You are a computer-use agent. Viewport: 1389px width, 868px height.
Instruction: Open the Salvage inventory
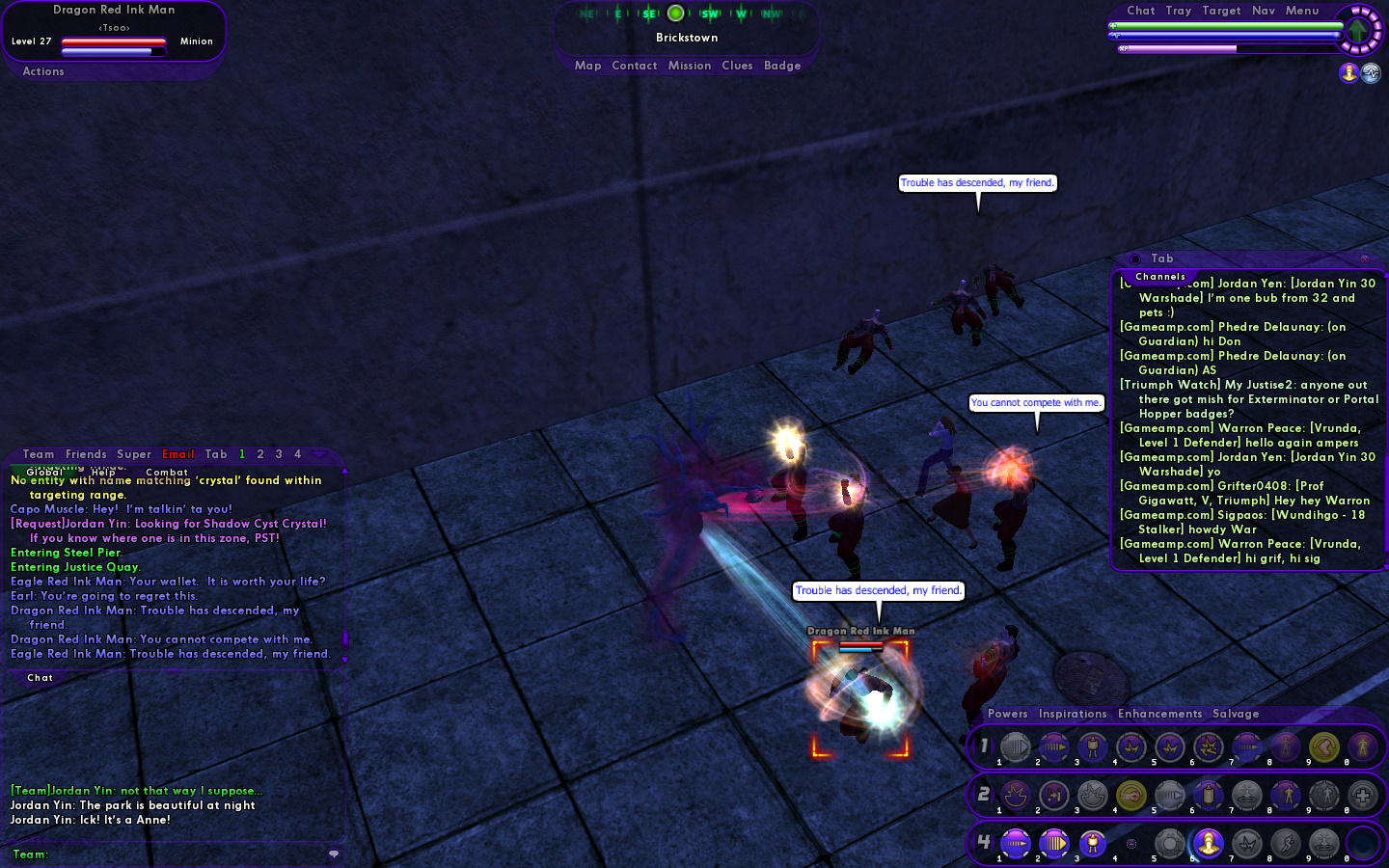[1236, 714]
